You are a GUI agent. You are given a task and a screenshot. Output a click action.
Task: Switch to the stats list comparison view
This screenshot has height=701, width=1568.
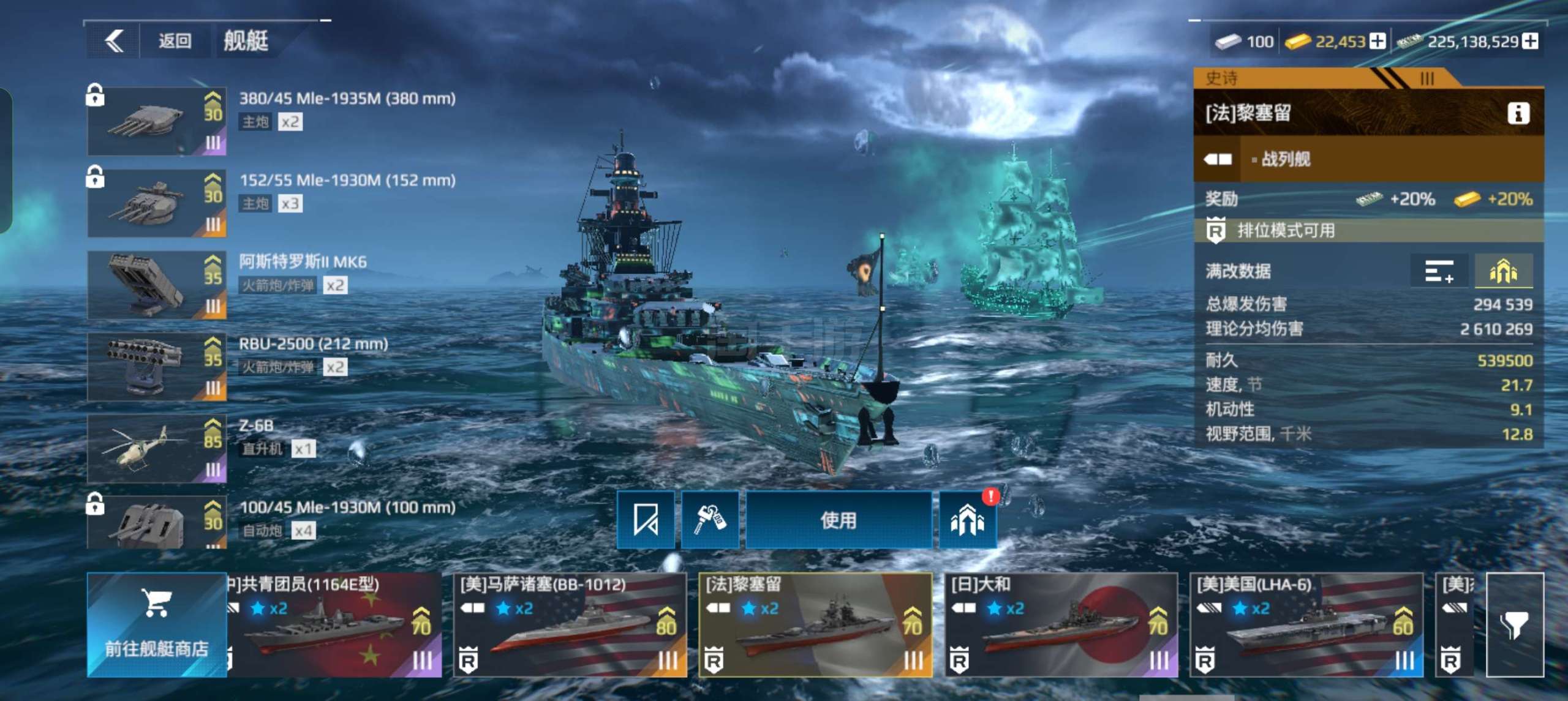pos(1439,271)
